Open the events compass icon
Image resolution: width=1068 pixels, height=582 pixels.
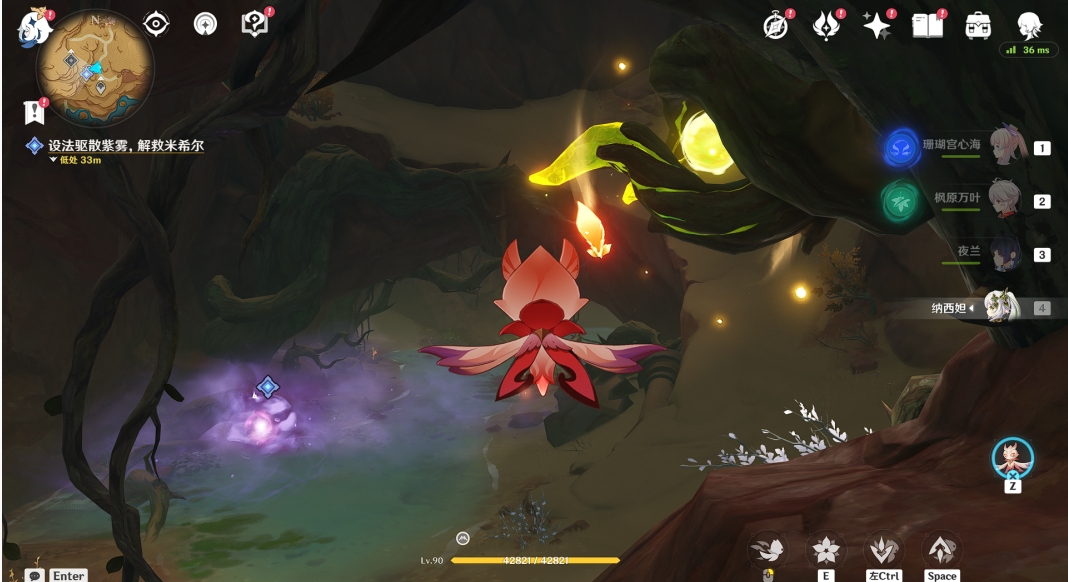coord(776,27)
